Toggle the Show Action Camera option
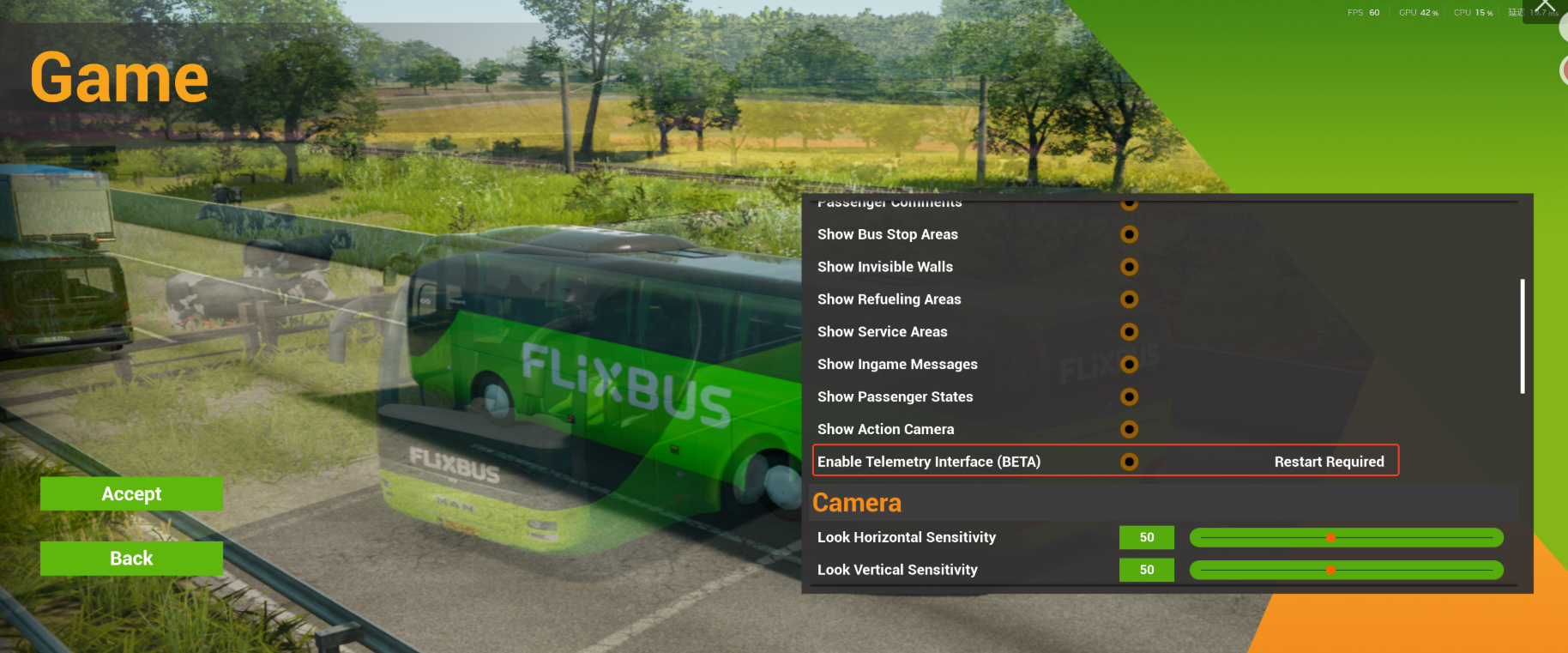 coord(1130,429)
